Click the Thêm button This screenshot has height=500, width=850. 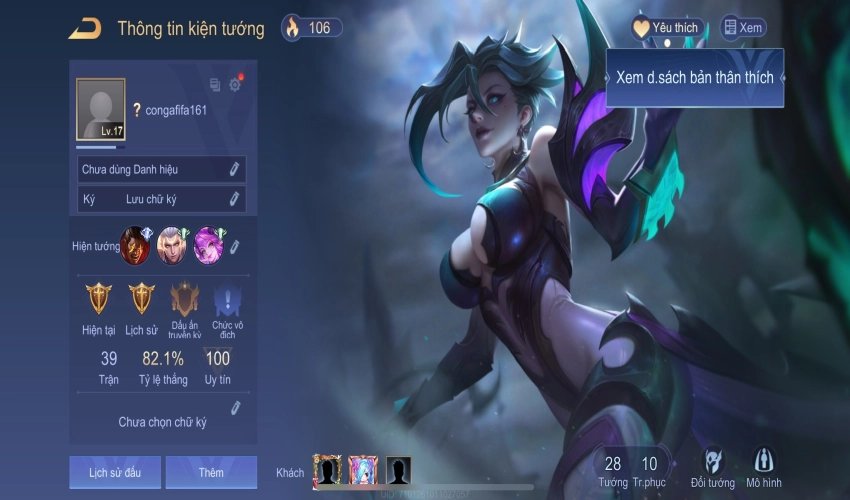click(x=211, y=472)
